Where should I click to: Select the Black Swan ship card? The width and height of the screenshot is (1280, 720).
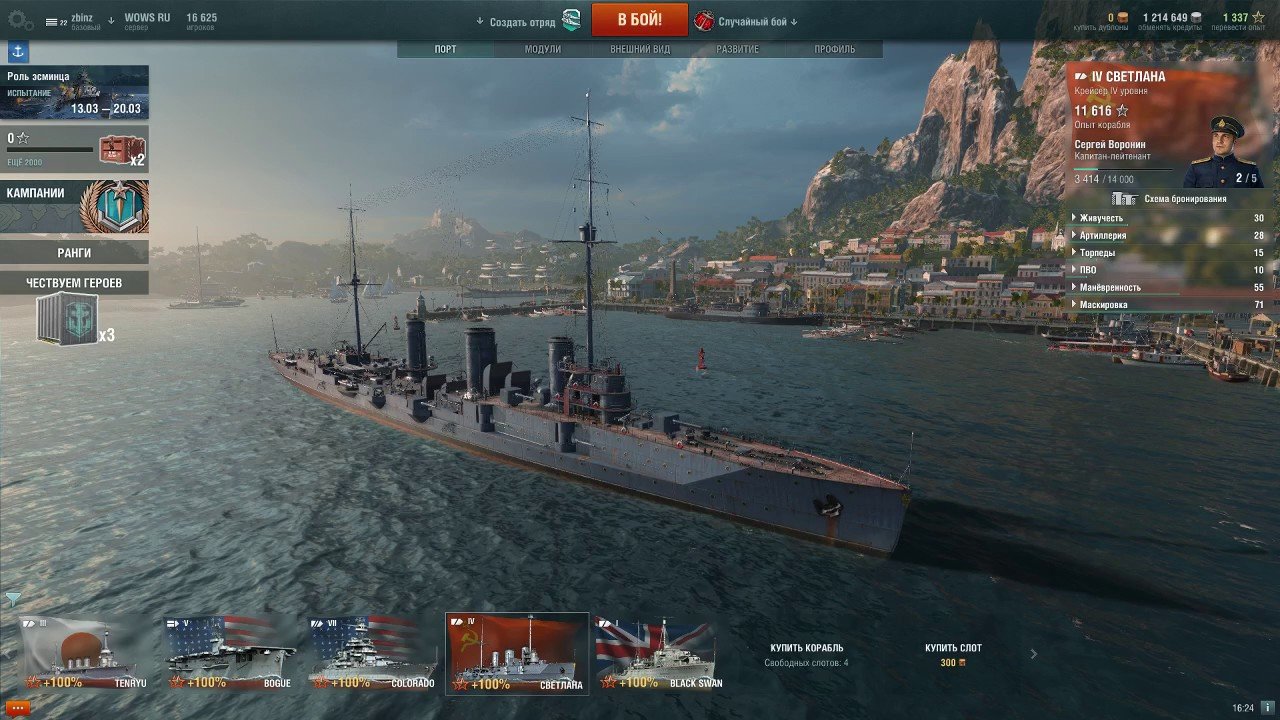pos(659,654)
